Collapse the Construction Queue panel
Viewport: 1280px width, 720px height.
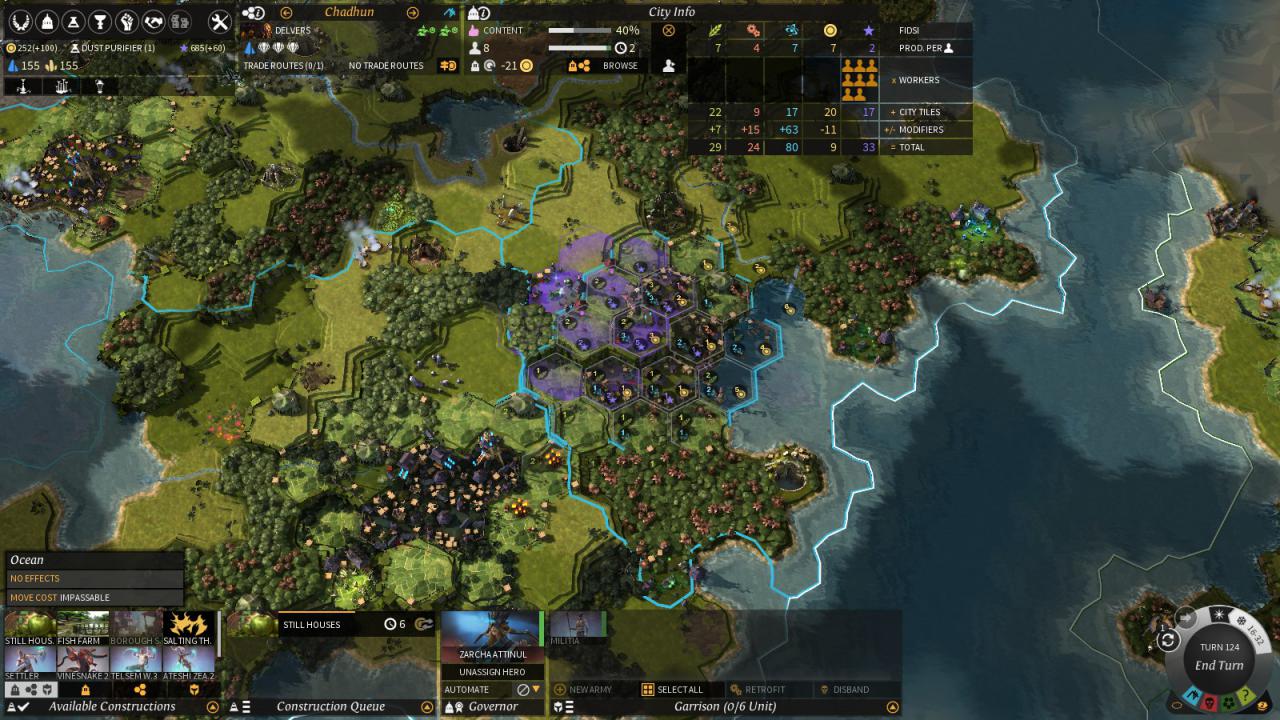427,707
